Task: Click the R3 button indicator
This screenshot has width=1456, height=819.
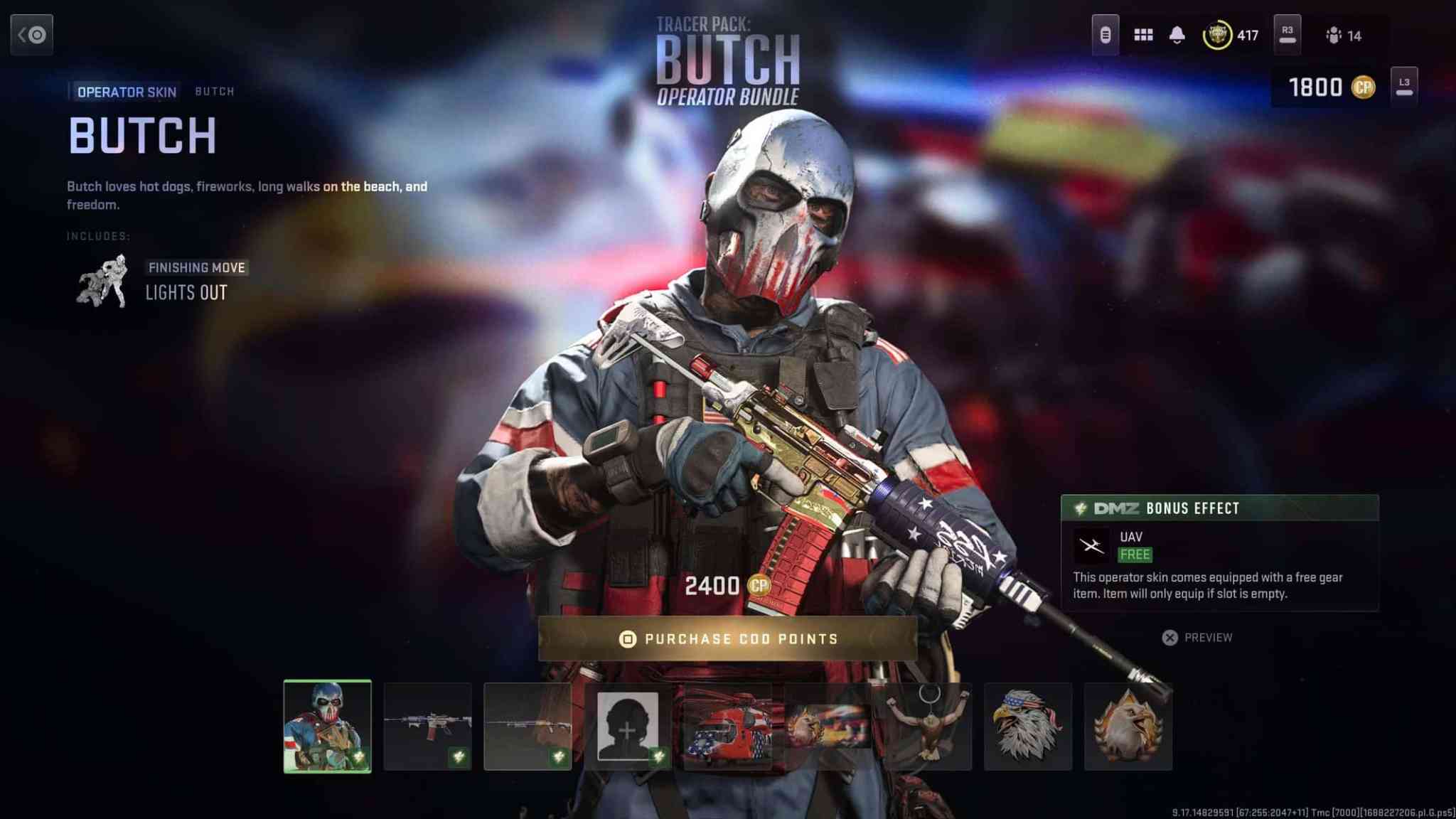Action: 1286,33
